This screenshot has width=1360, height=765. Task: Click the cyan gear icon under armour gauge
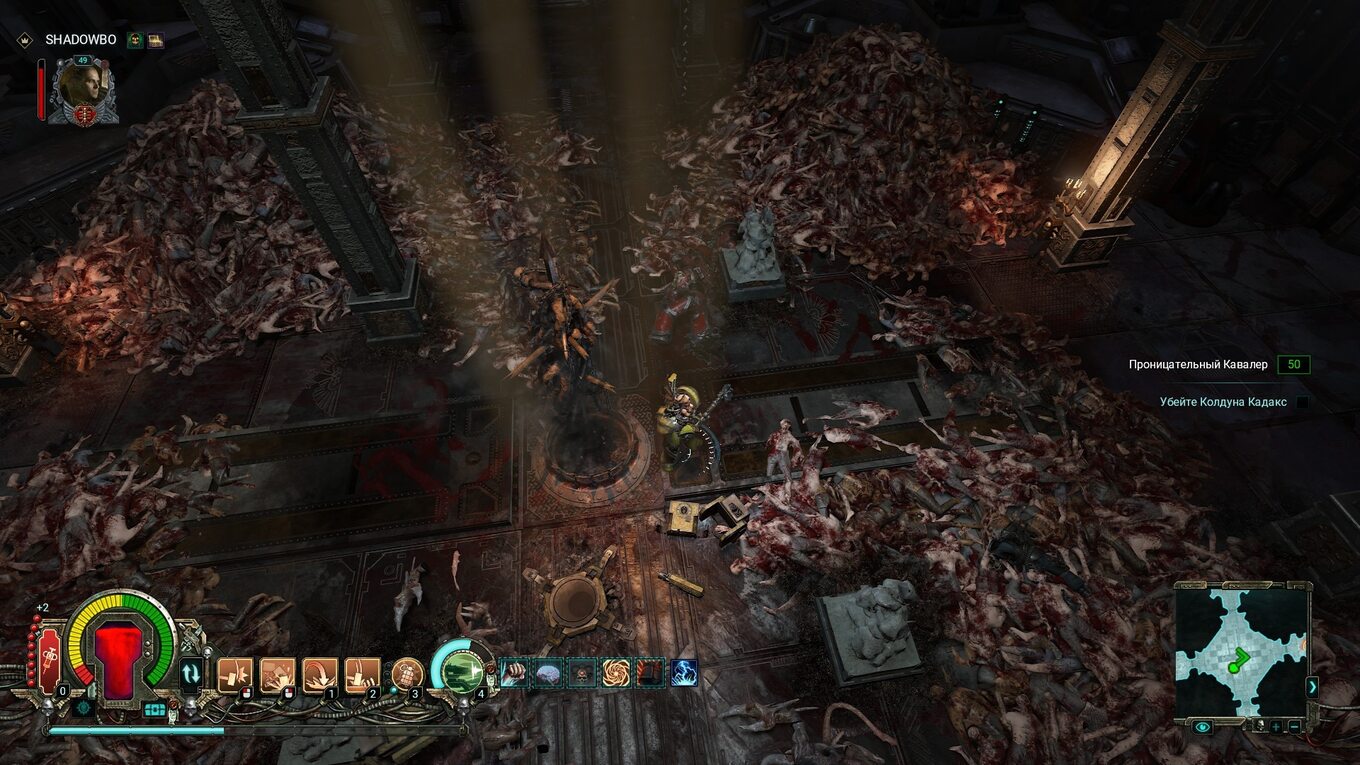(x=84, y=707)
